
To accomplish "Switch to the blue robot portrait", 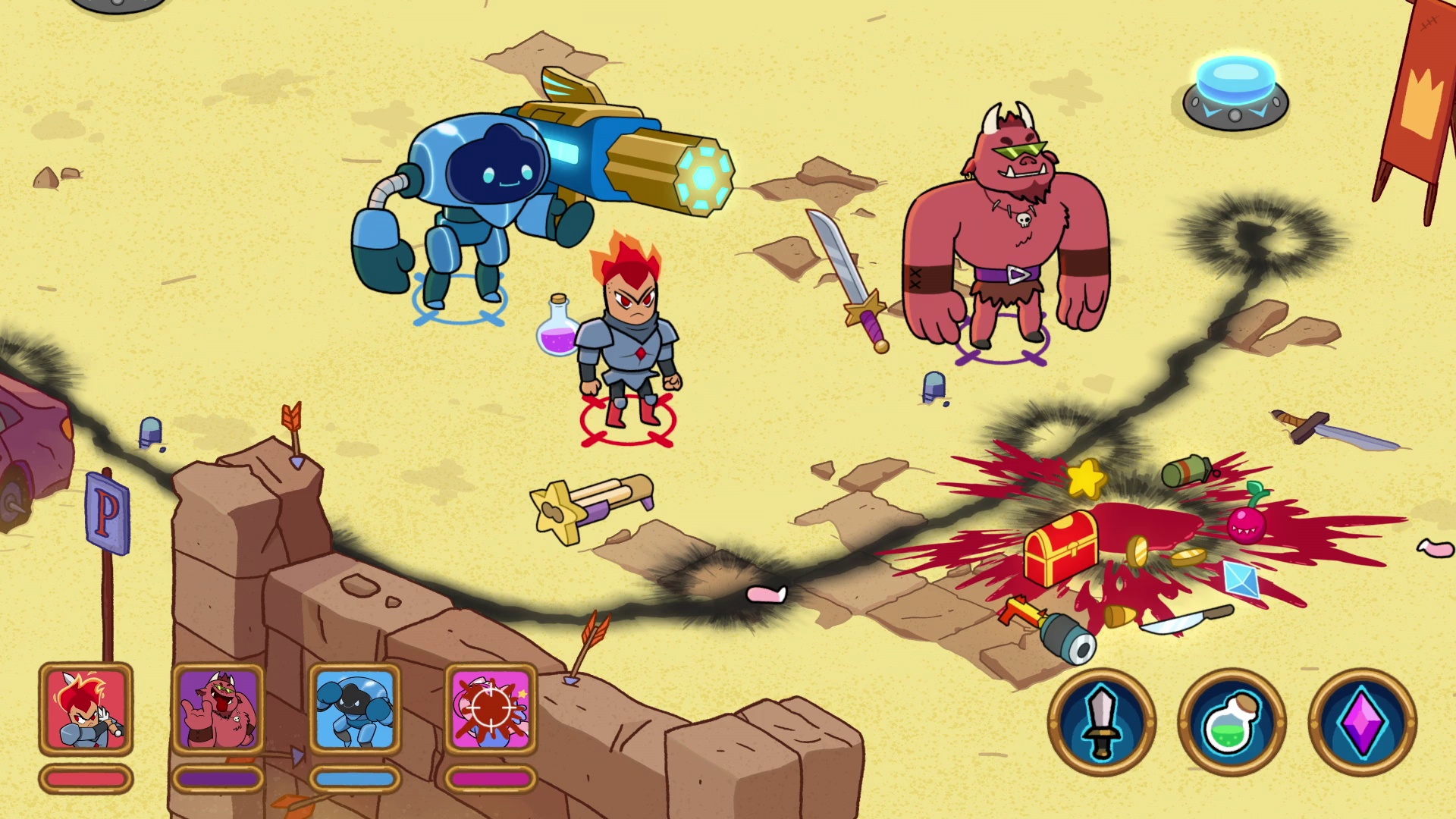I will [355, 710].
